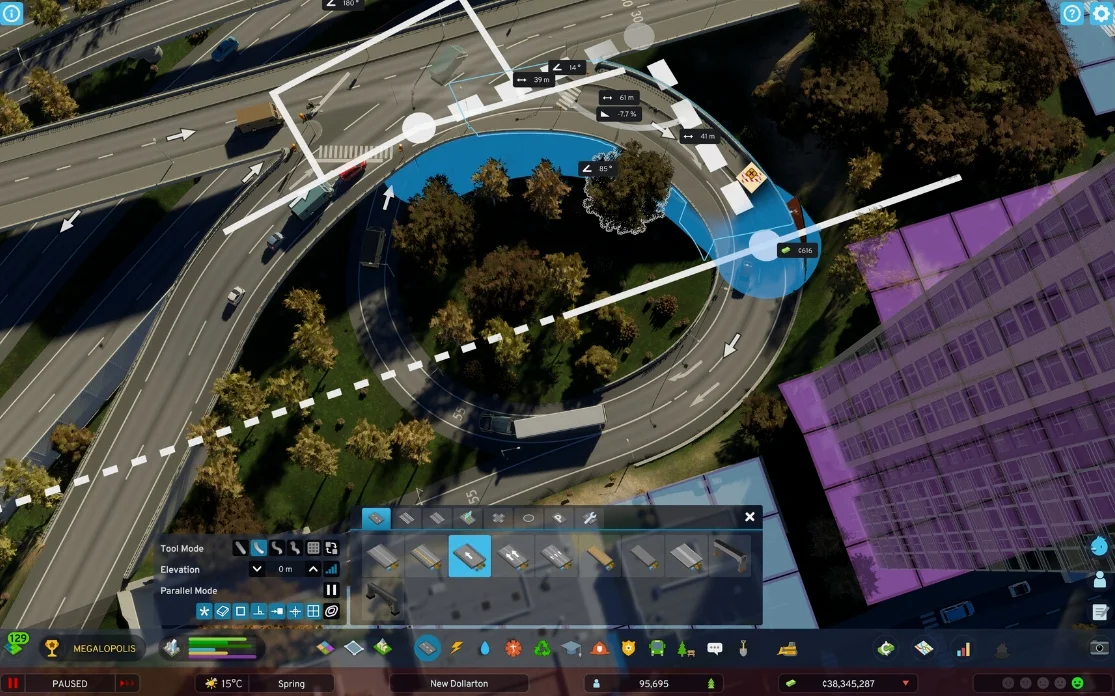The width and height of the screenshot is (1115, 696).
Task: Choose the grid tool mode
Action: click(313, 548)
